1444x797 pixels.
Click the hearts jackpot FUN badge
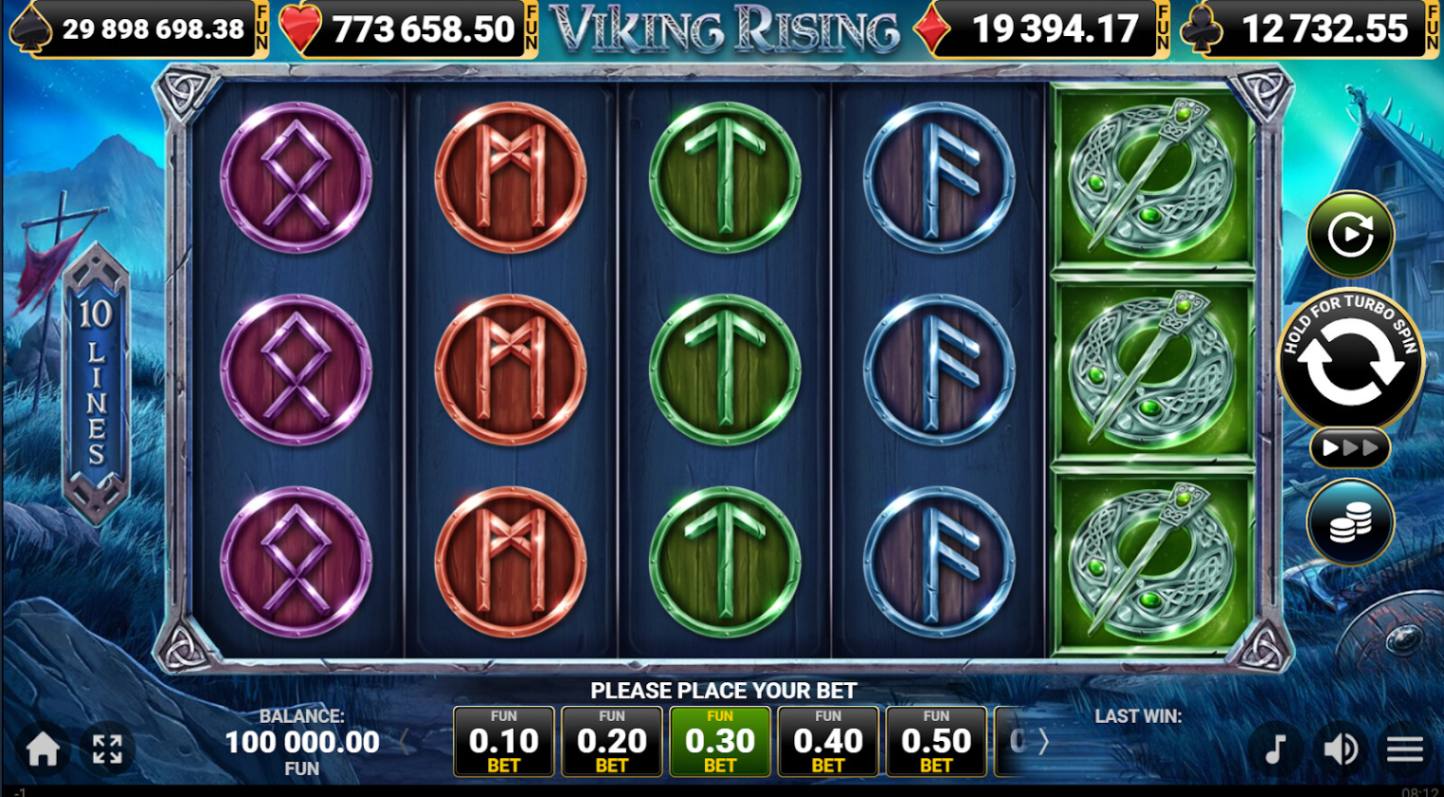(532, 25)
